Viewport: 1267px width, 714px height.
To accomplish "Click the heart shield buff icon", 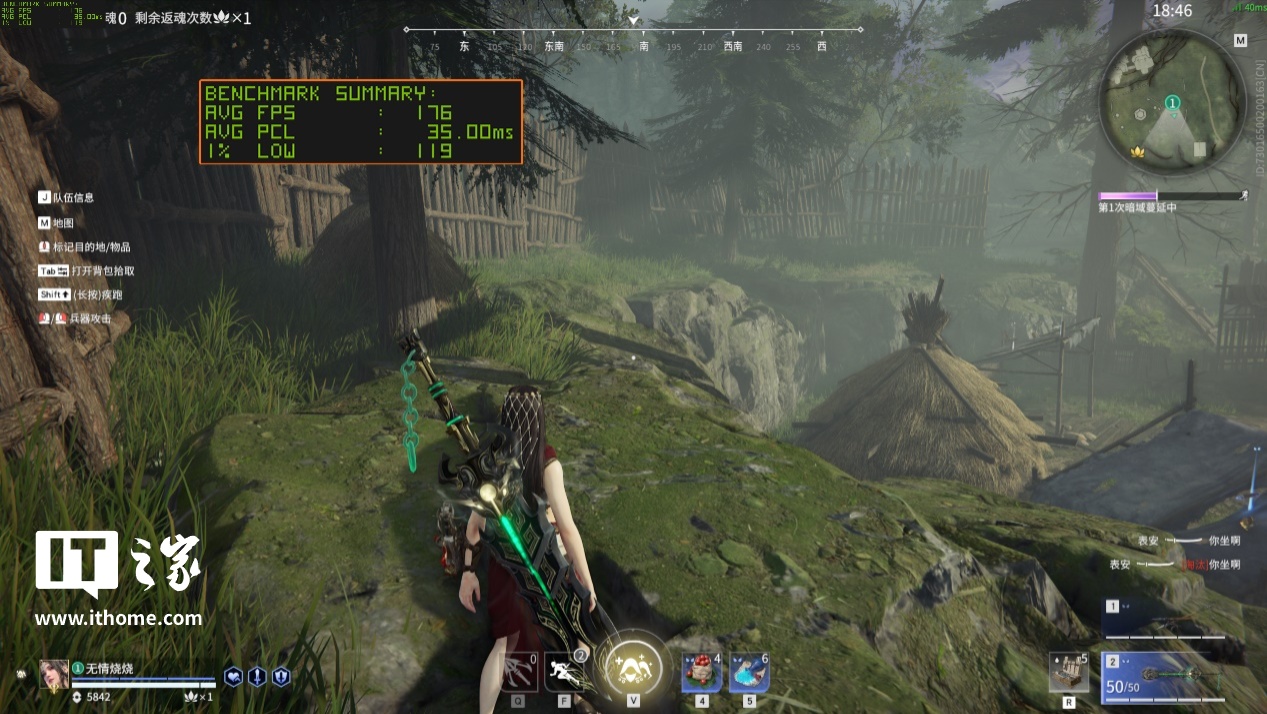I will click(x=233, y=676).
